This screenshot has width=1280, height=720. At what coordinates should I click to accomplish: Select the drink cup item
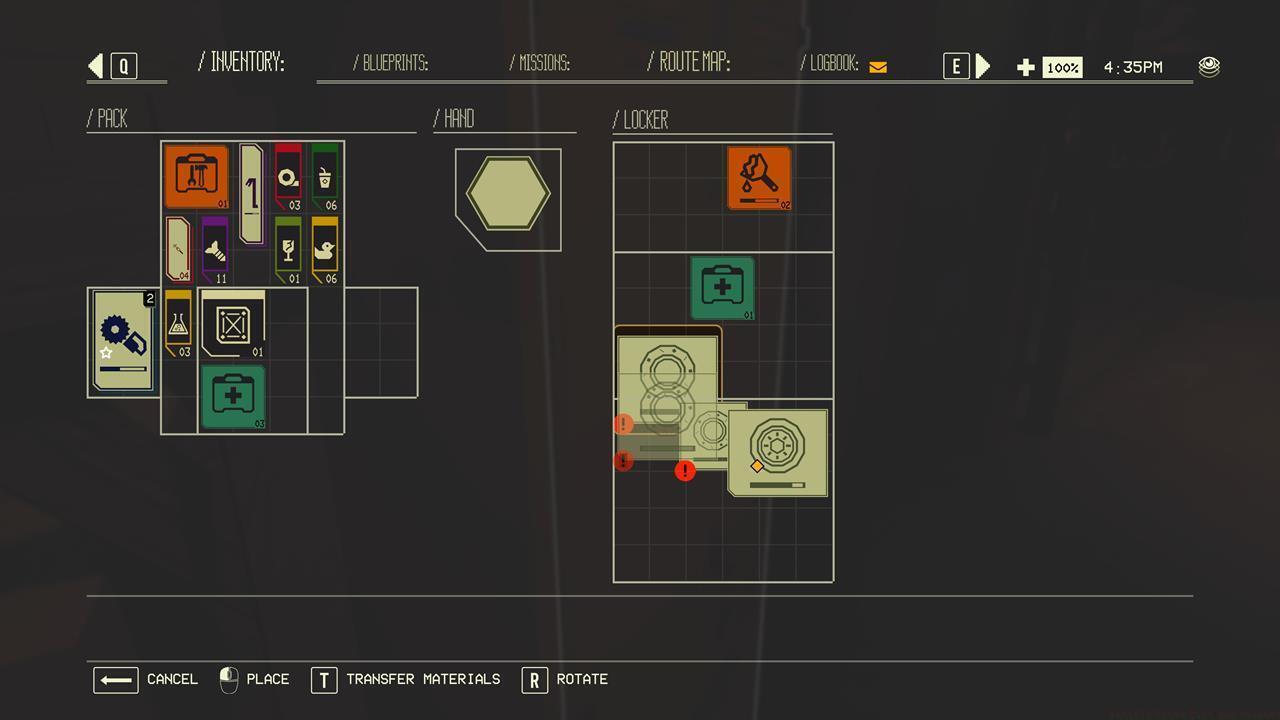(323, 180)
